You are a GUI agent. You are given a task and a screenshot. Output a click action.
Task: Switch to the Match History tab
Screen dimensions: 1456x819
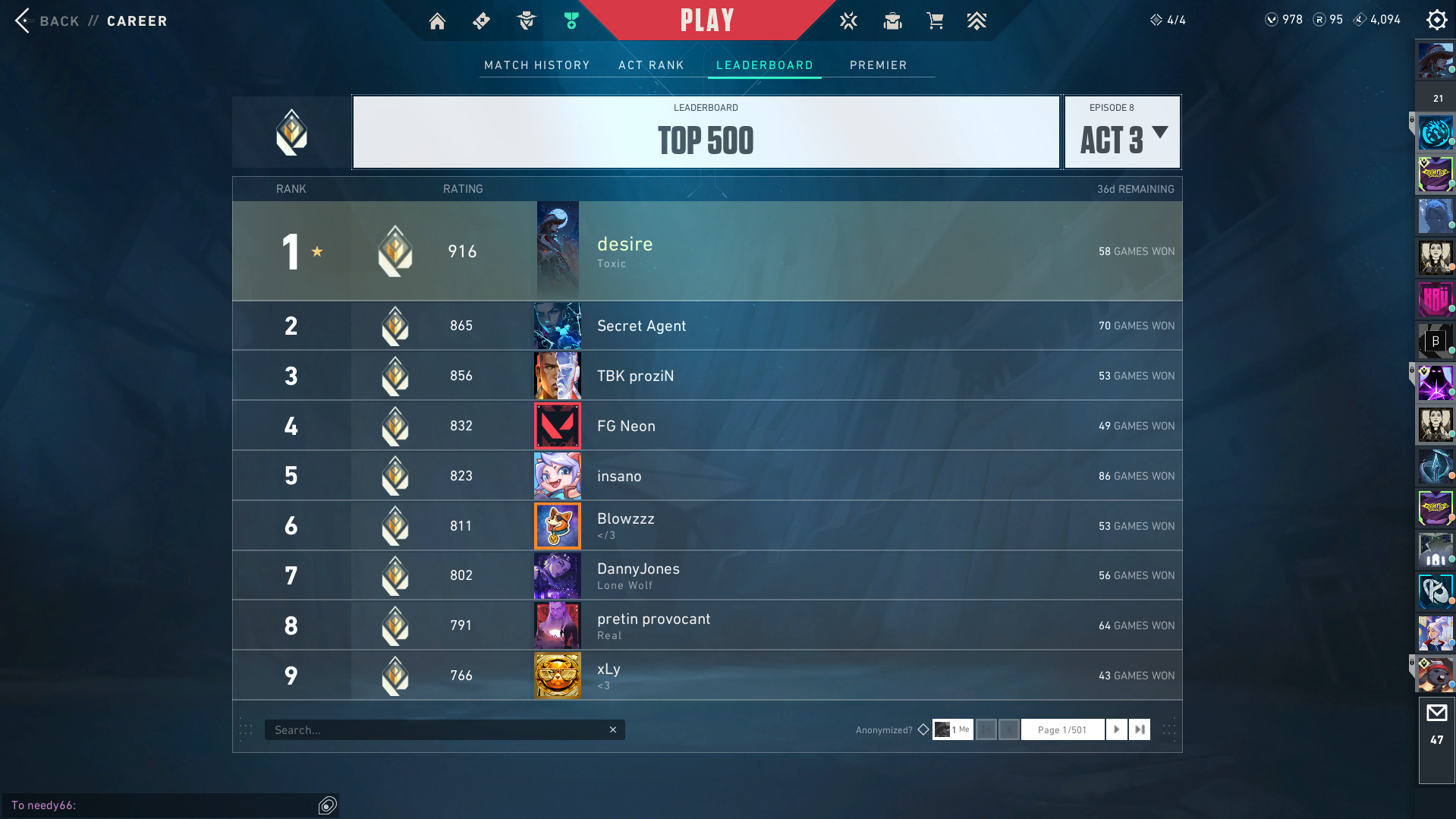point(536,65)
